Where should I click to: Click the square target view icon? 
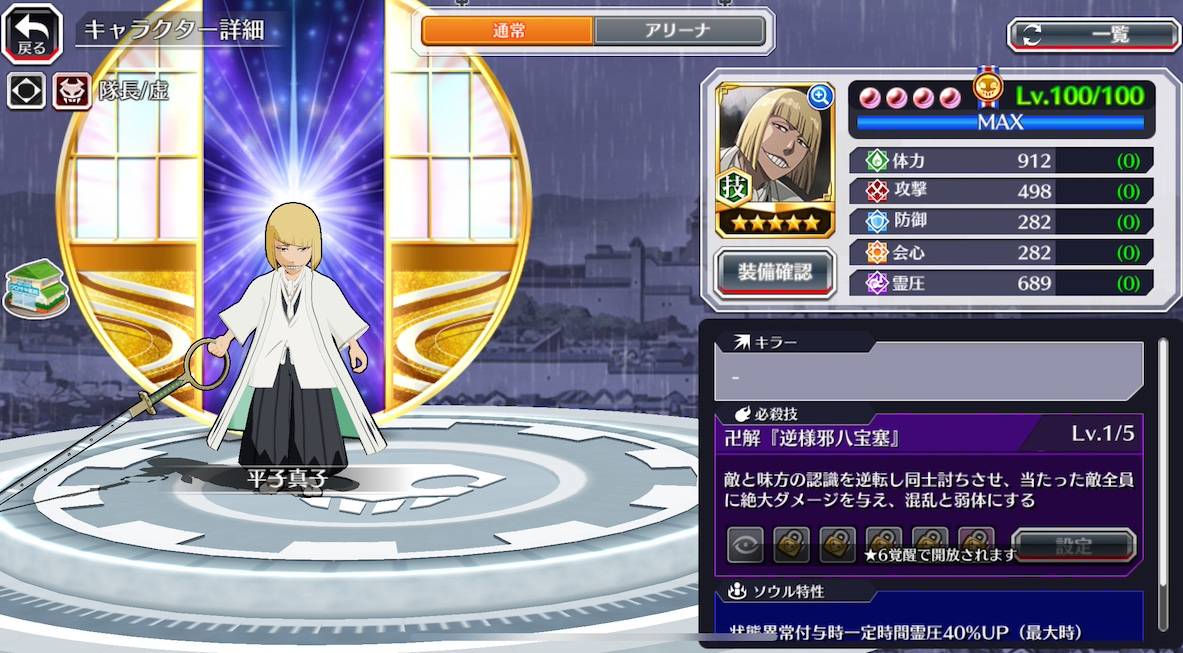[26, 91]
